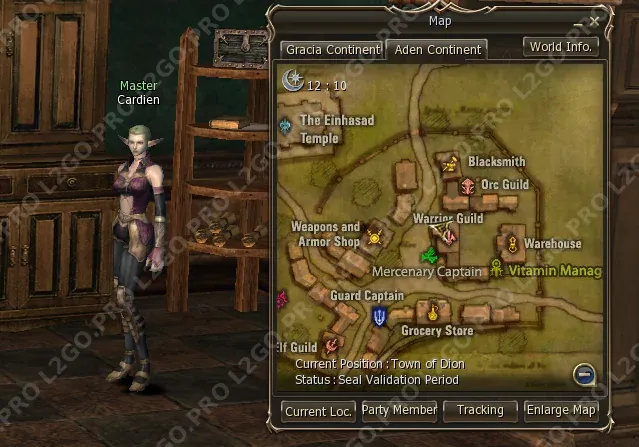Screen dimensions: 639x447
Task: Zoom out the map with minus button
Action: tap(585, 375)
